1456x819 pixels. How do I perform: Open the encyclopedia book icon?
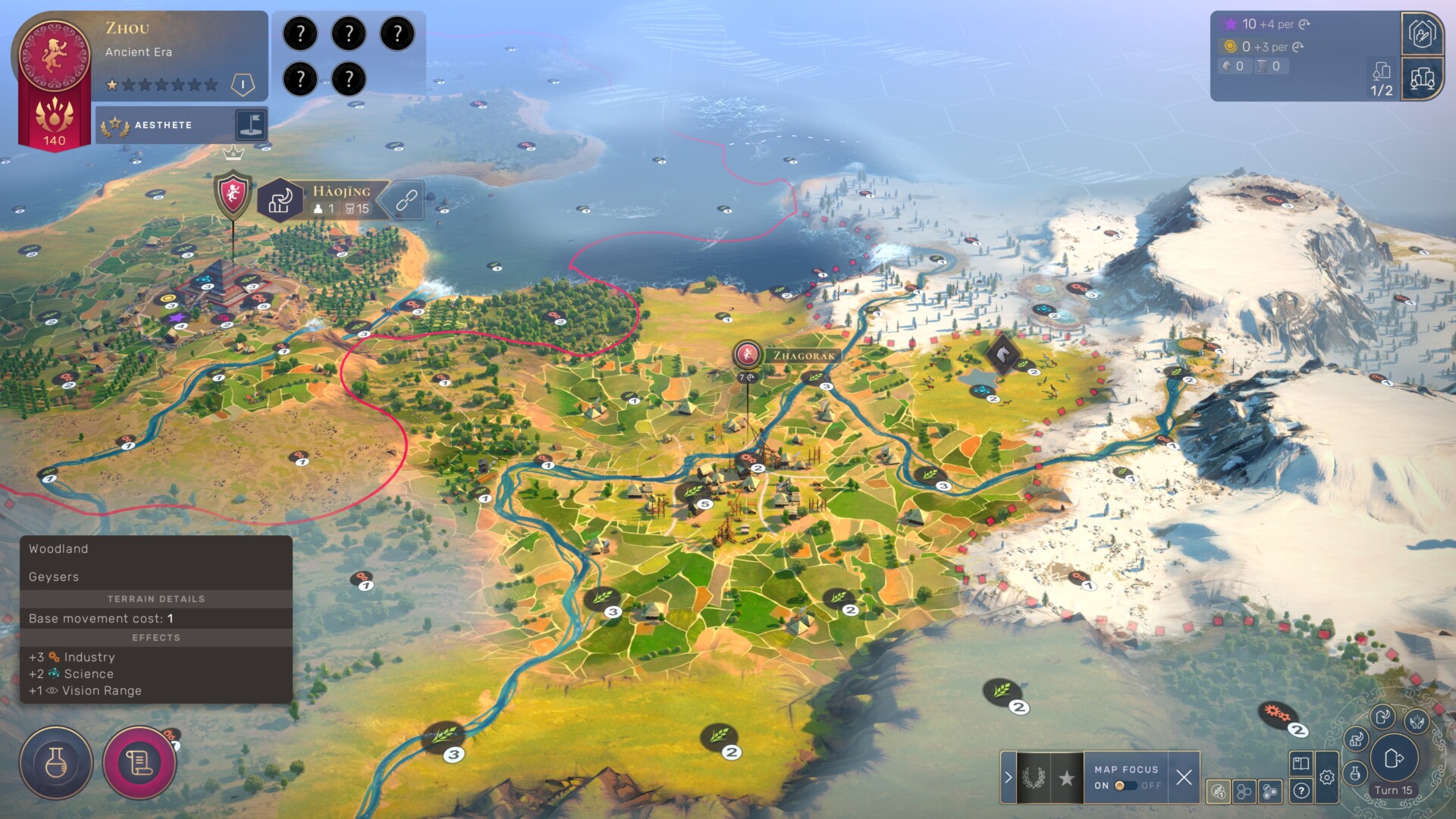point(1301,764)
